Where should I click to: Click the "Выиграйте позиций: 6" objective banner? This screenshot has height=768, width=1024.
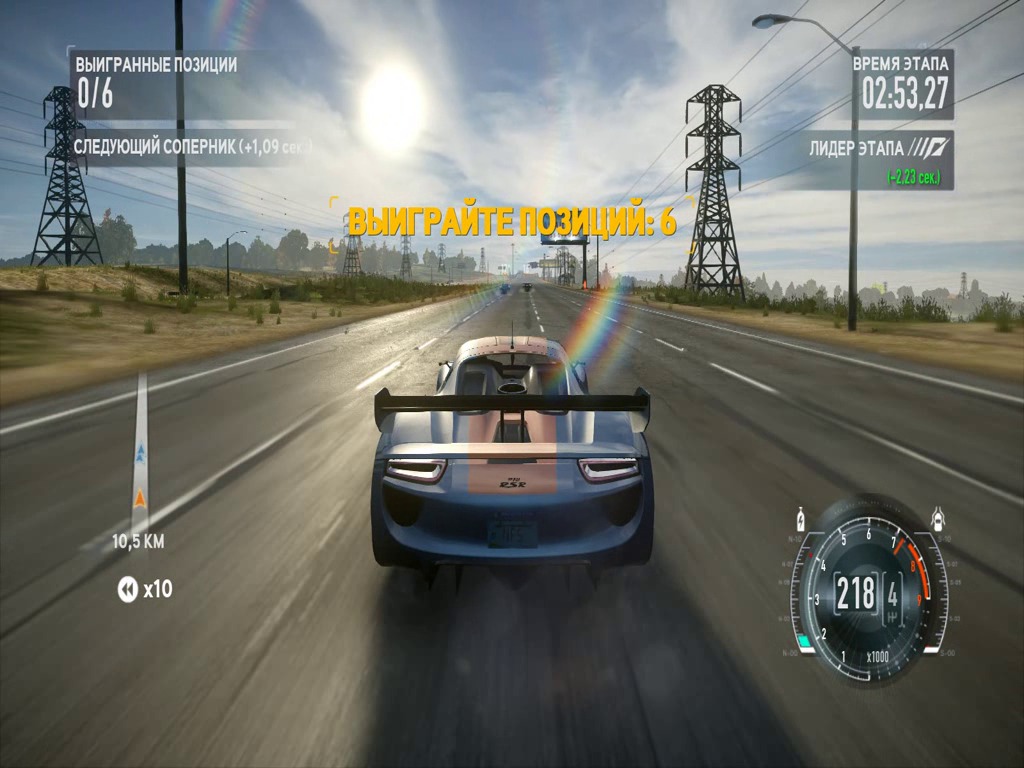pyautogui.click(x=511, y=221)
